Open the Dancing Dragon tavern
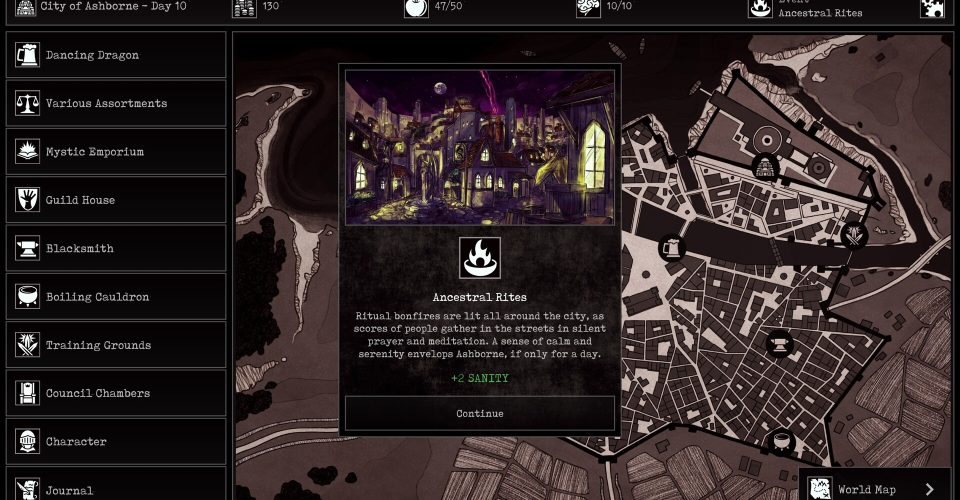960x500 pixels. (x=116, y=55)
